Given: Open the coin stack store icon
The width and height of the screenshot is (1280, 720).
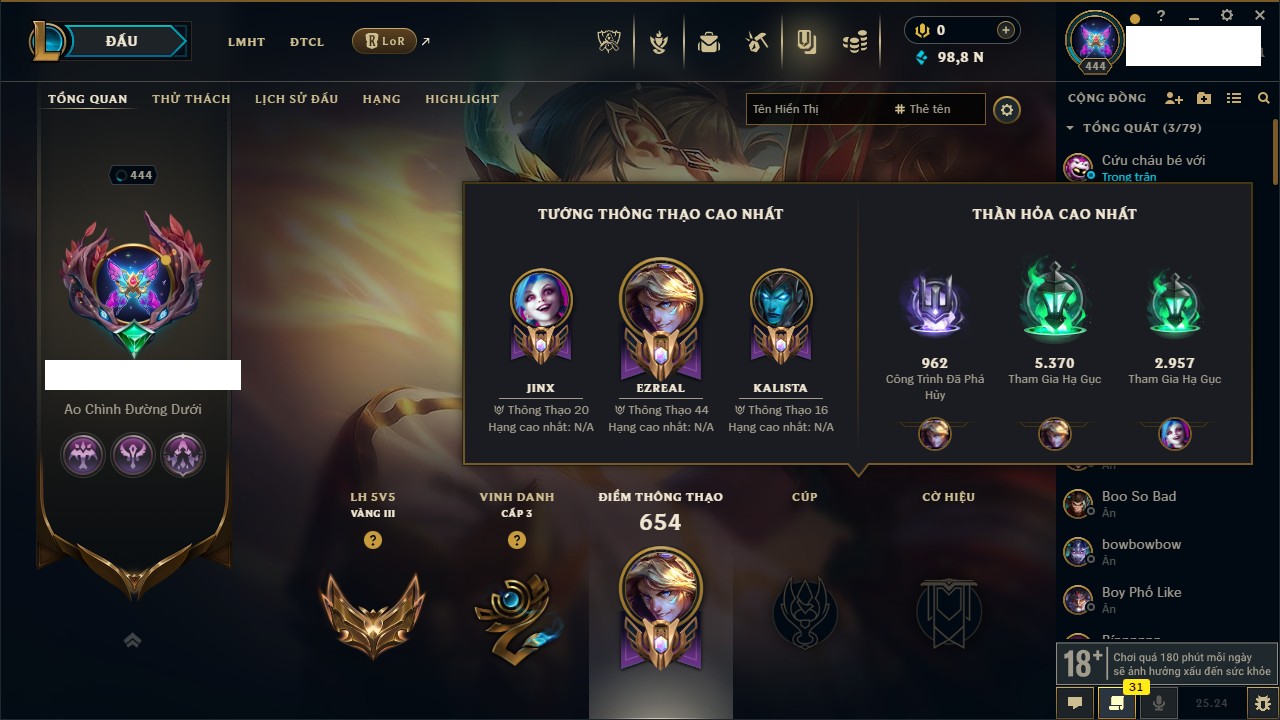Looking at the screenshot, I should click(854, 42).
